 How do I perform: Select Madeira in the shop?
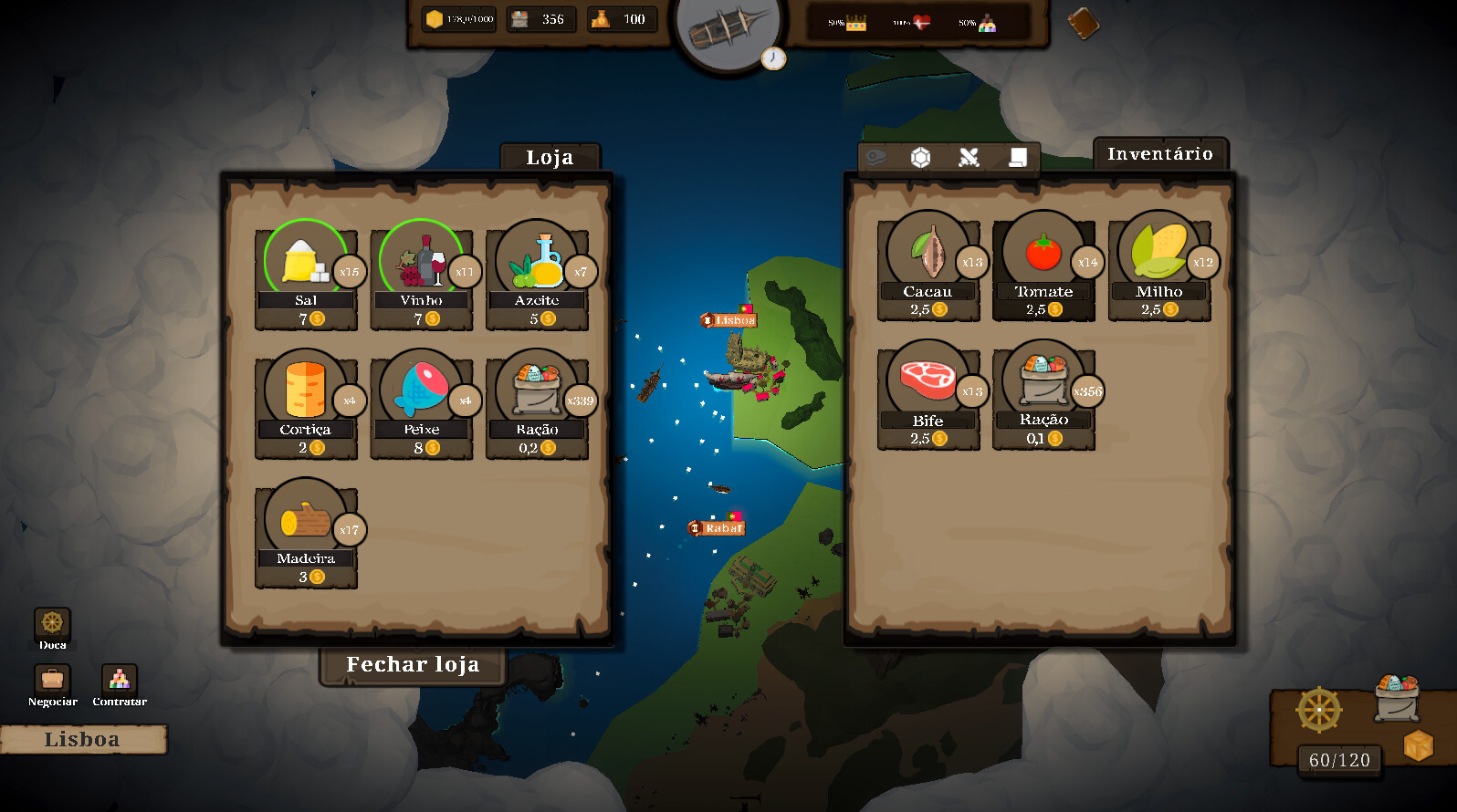pos(306,522)
